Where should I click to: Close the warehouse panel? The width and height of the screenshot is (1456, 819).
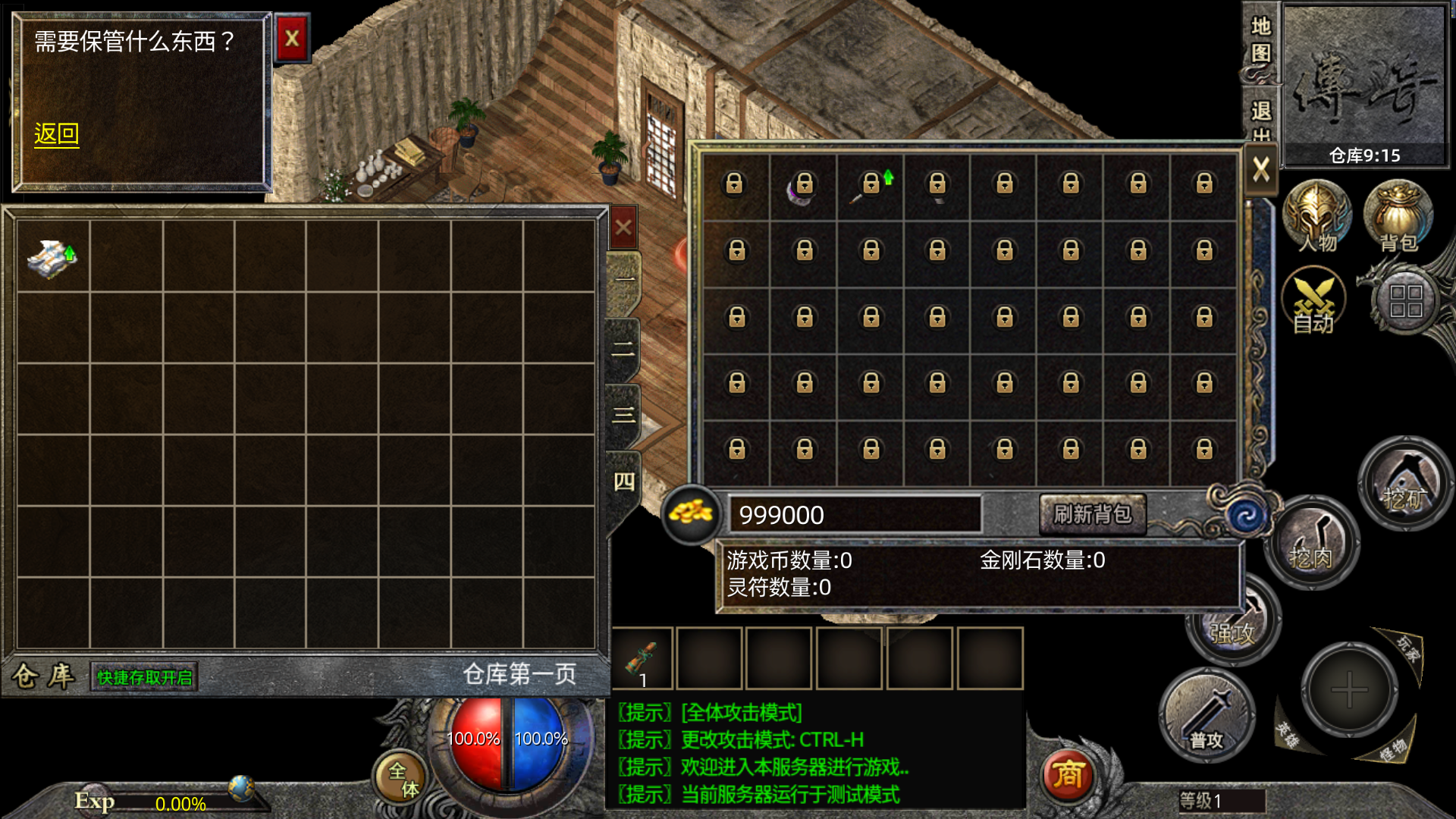coord(623,227)
